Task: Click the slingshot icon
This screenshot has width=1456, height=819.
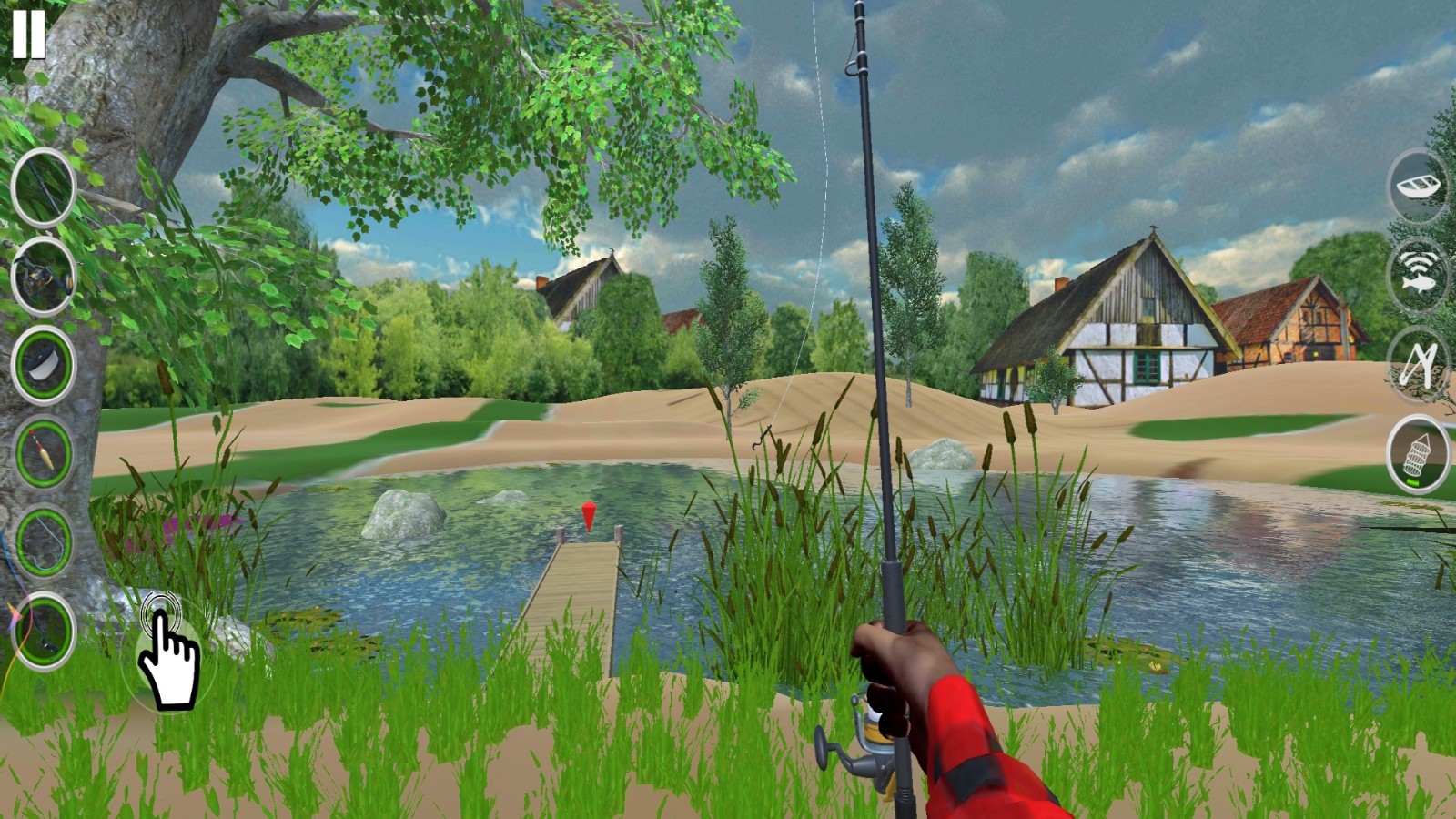Action: click(x=1419, y=364)
